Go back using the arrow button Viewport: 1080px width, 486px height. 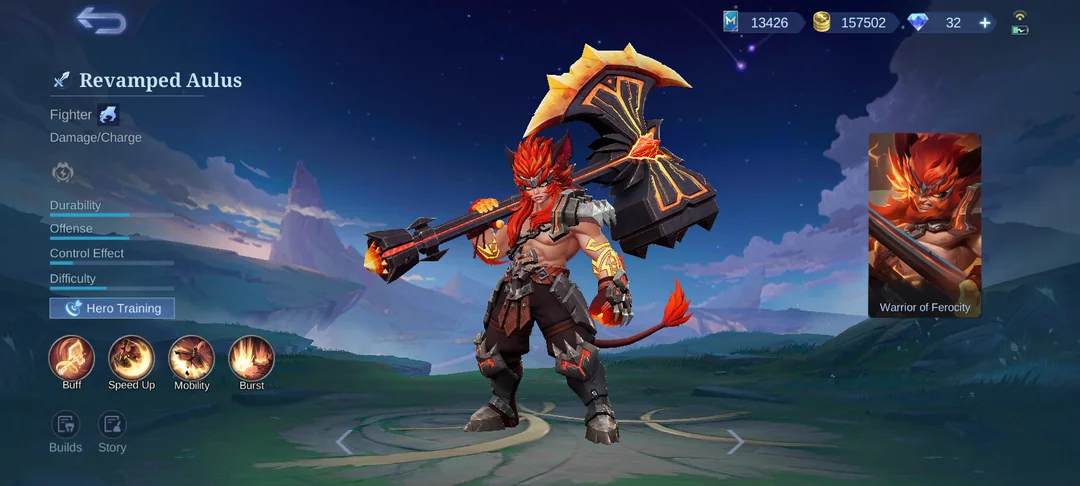(101, 21)
